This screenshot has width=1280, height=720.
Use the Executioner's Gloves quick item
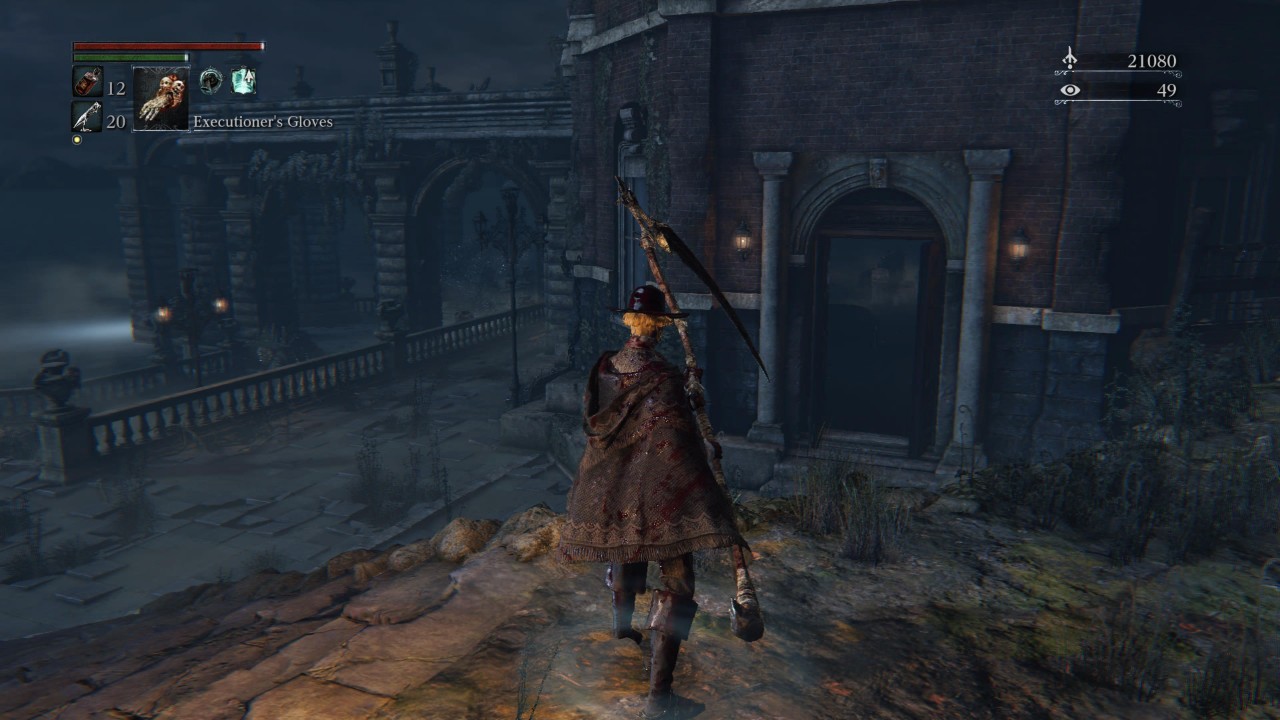click(161, 98)
